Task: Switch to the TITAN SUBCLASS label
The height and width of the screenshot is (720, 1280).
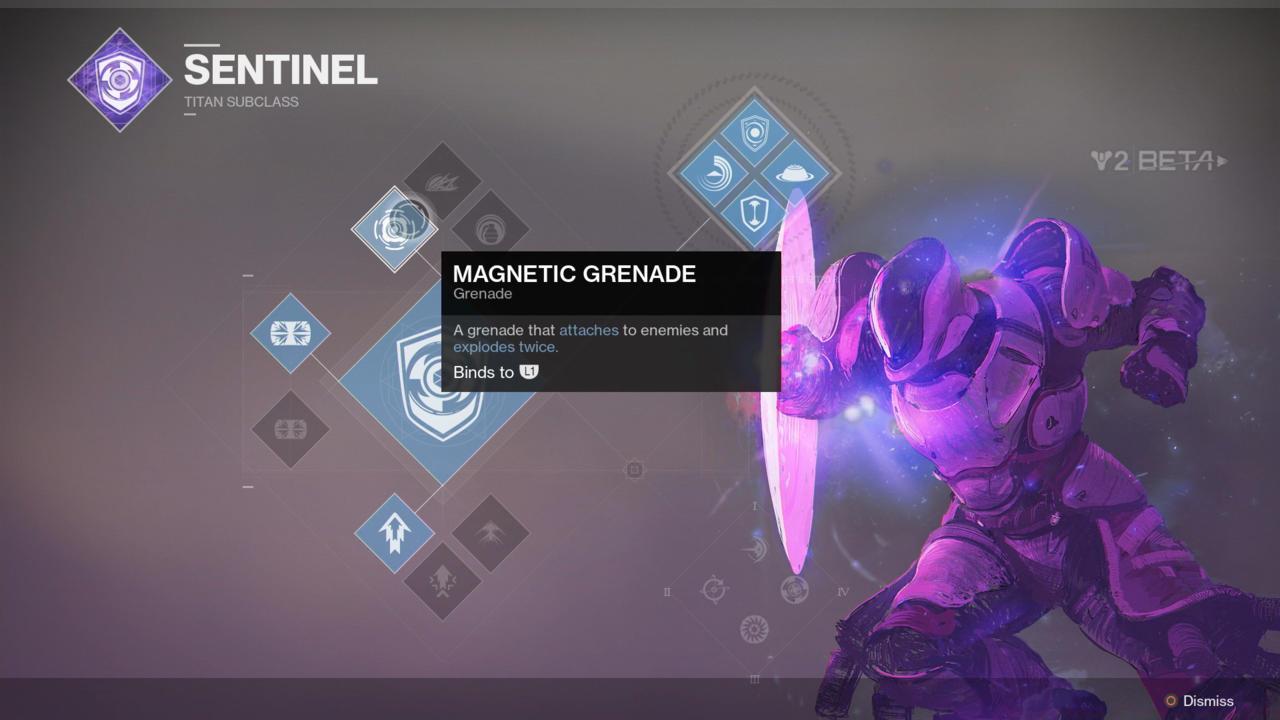Action: click(x=240, y=101)
